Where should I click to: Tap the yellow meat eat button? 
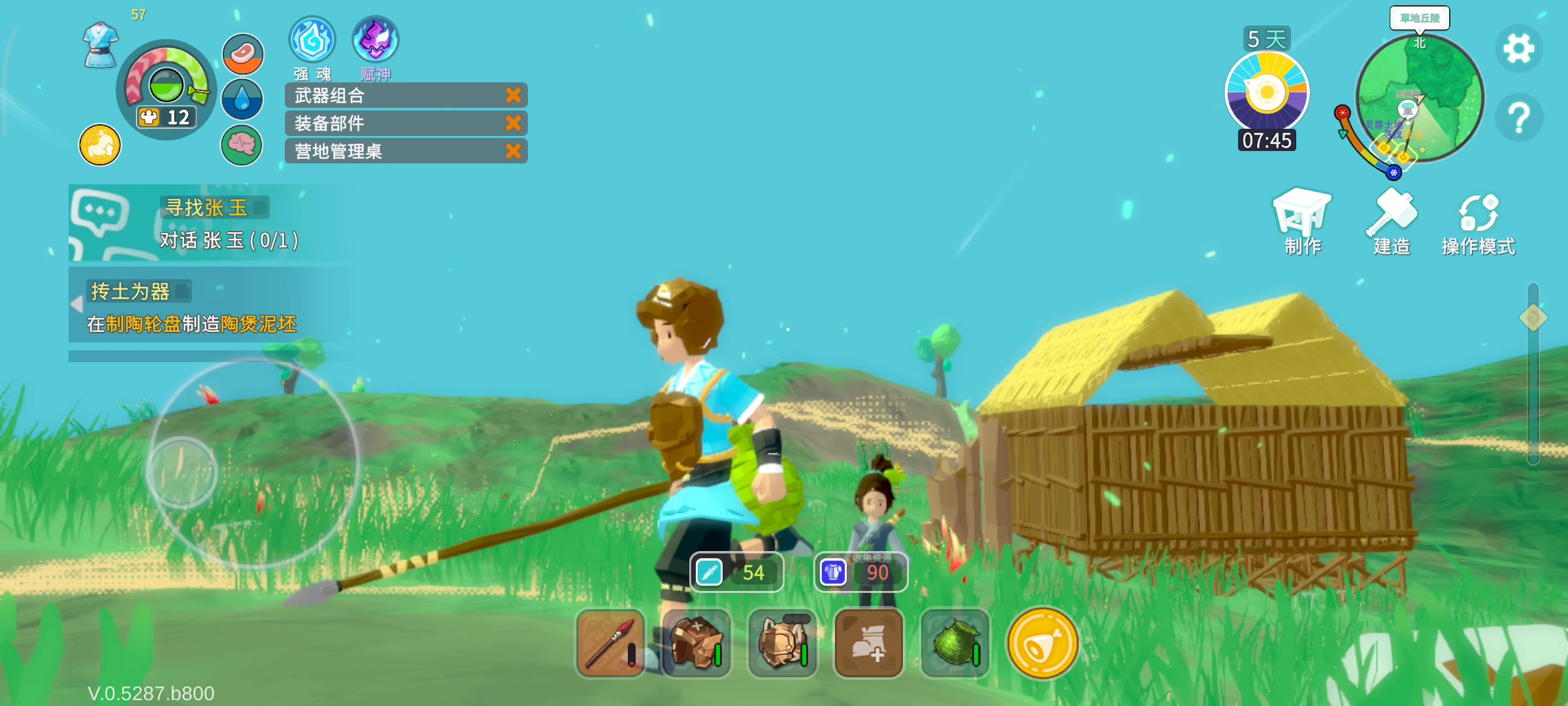tap(1042, 643)
